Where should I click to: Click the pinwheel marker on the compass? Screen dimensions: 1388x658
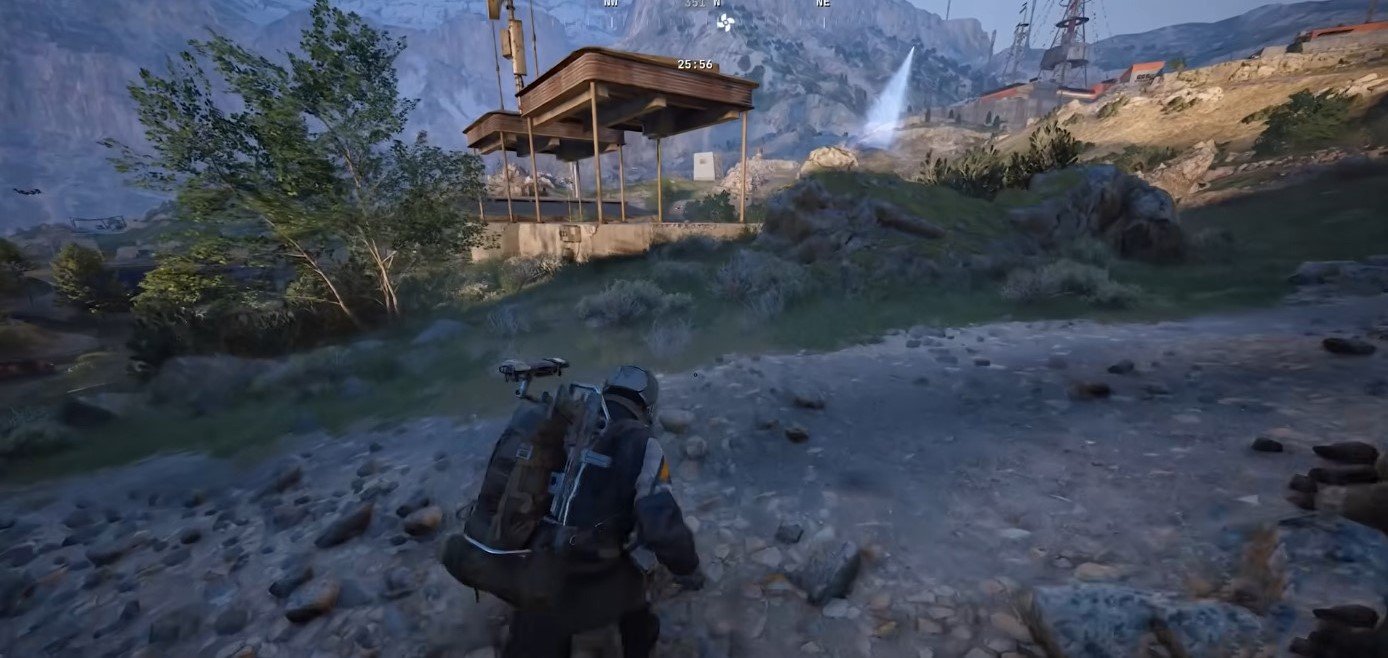click(725, 21)
